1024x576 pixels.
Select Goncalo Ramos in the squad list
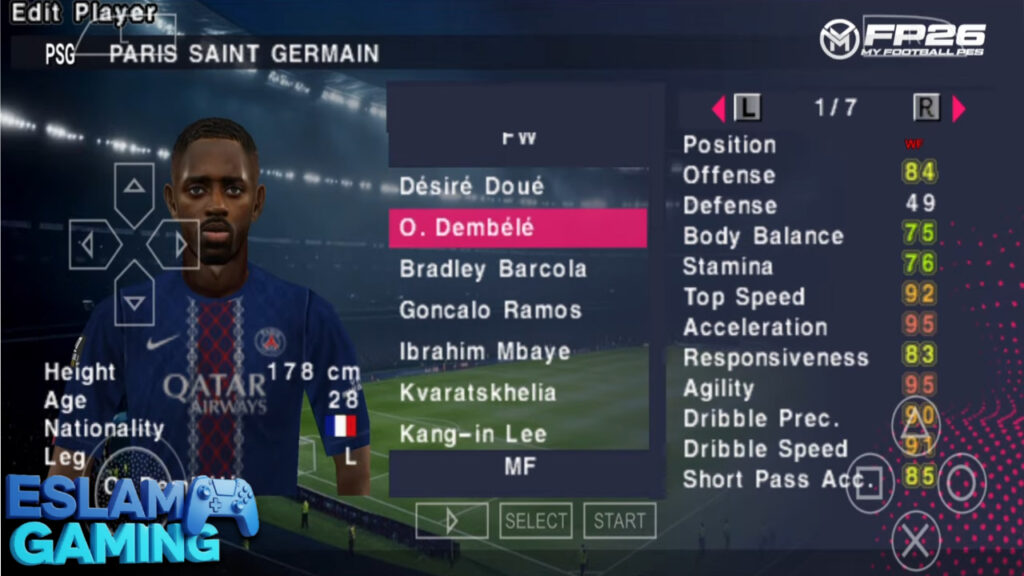click(490, 310)
